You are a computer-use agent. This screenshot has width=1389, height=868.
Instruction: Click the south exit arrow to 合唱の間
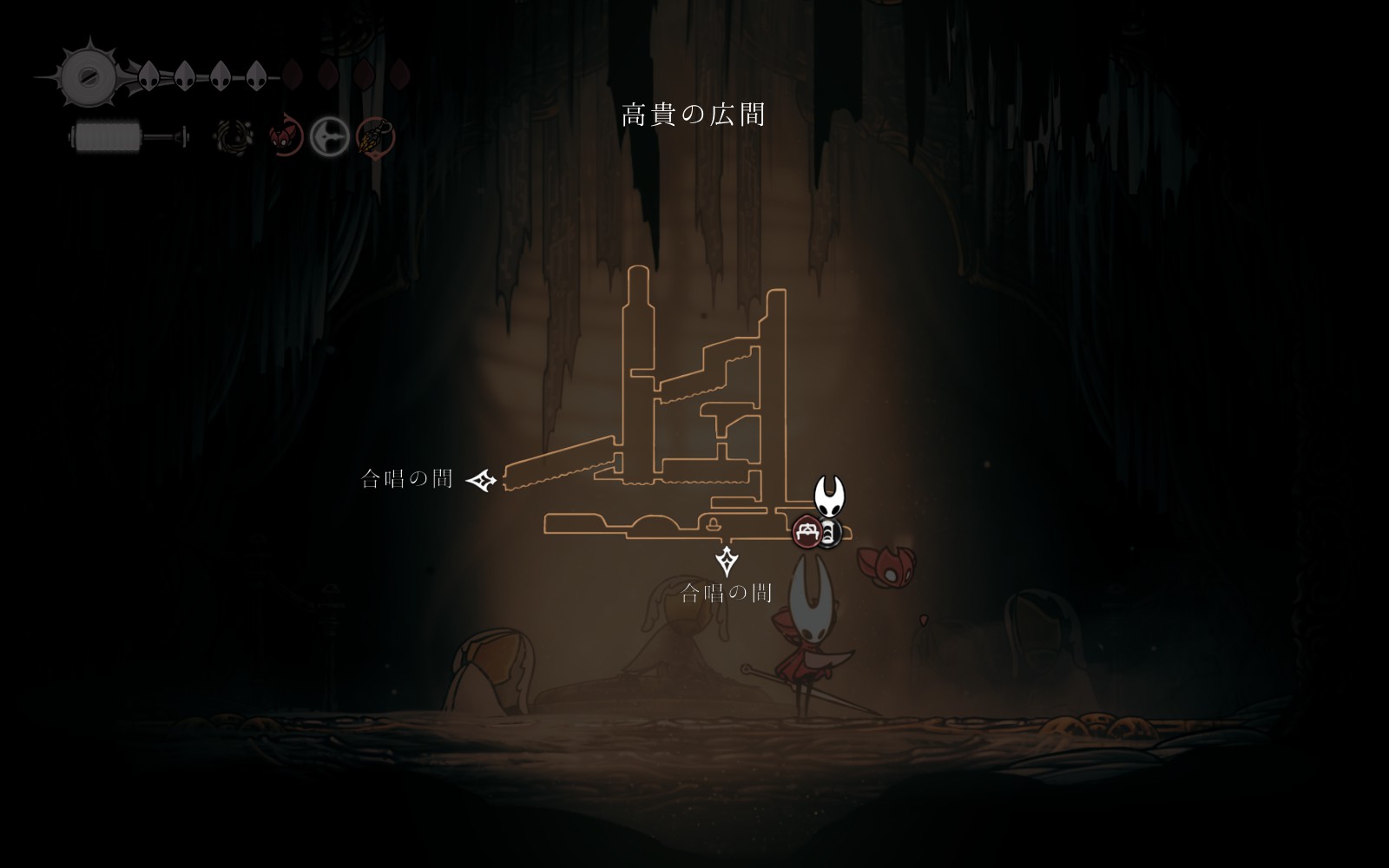coord(727,561)
